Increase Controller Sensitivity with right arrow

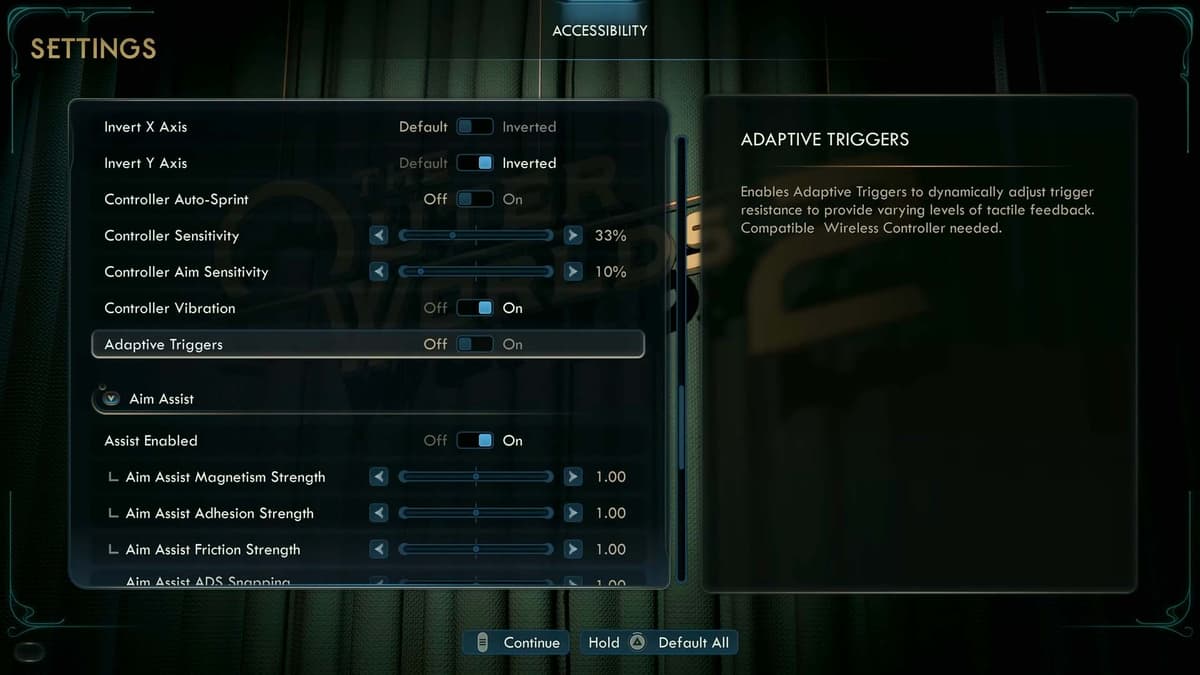coord(572,236)
